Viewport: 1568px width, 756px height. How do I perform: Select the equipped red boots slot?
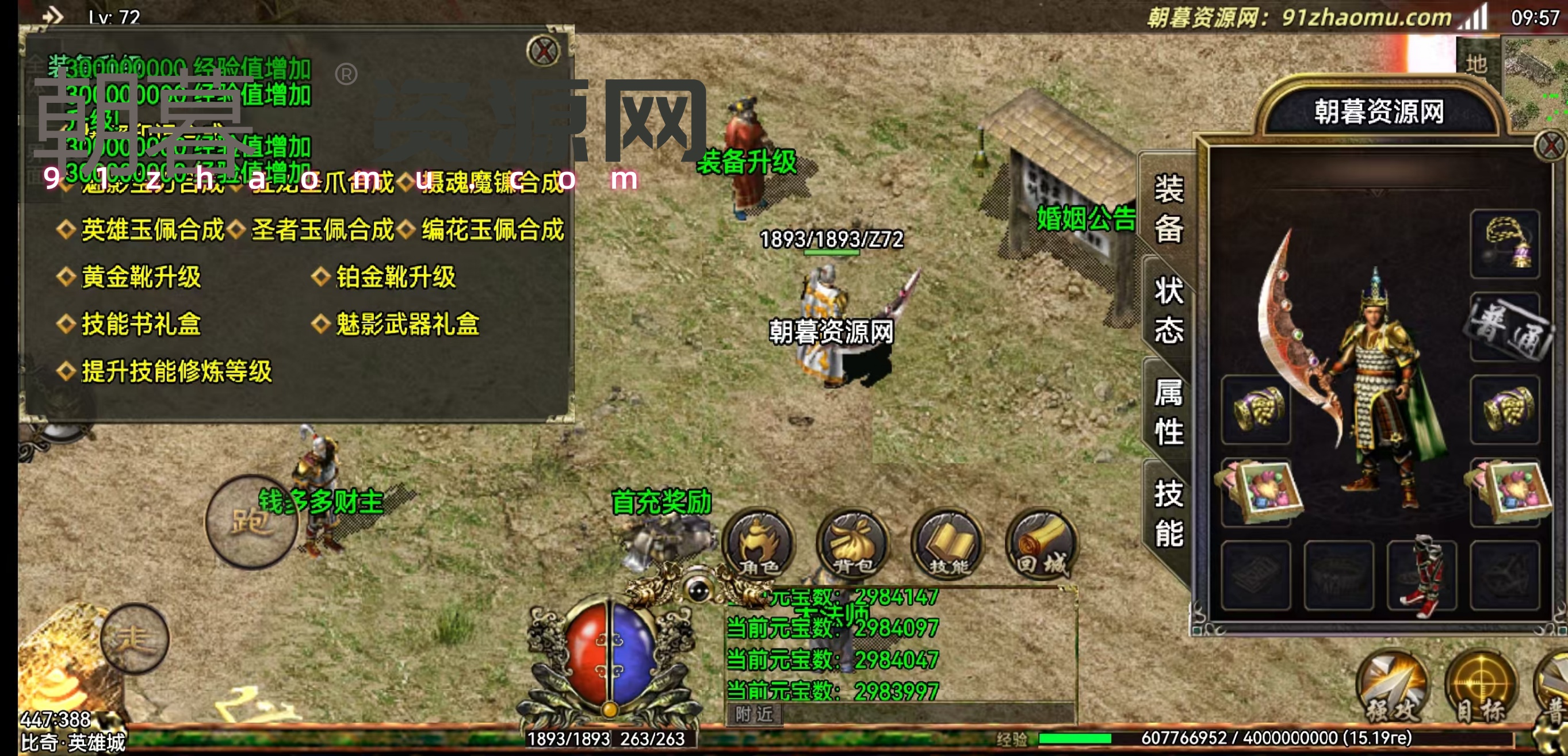click(x=1421, y=575)
